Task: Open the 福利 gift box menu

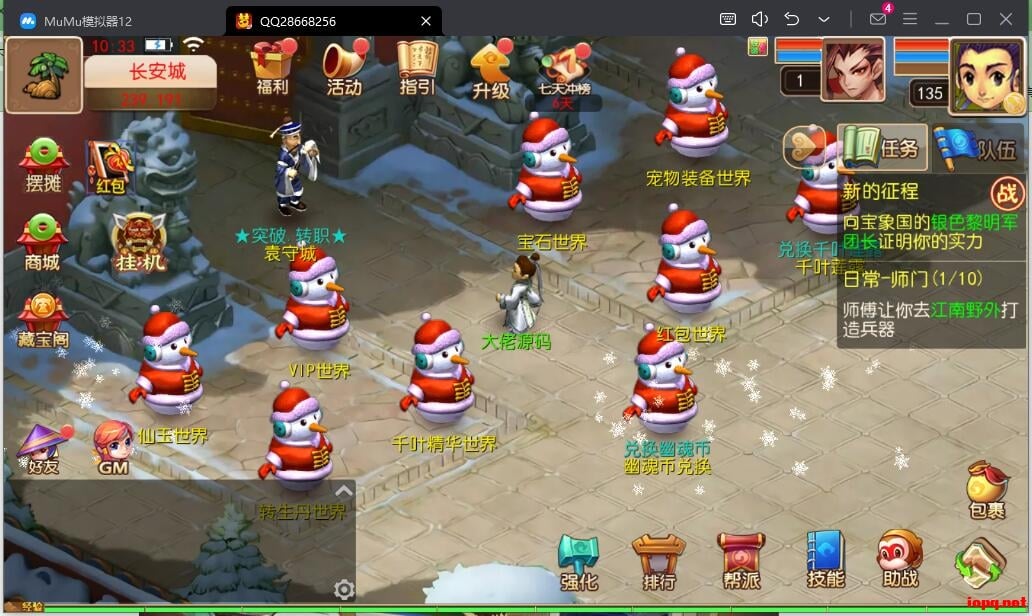Action: [x=271, y=65]
